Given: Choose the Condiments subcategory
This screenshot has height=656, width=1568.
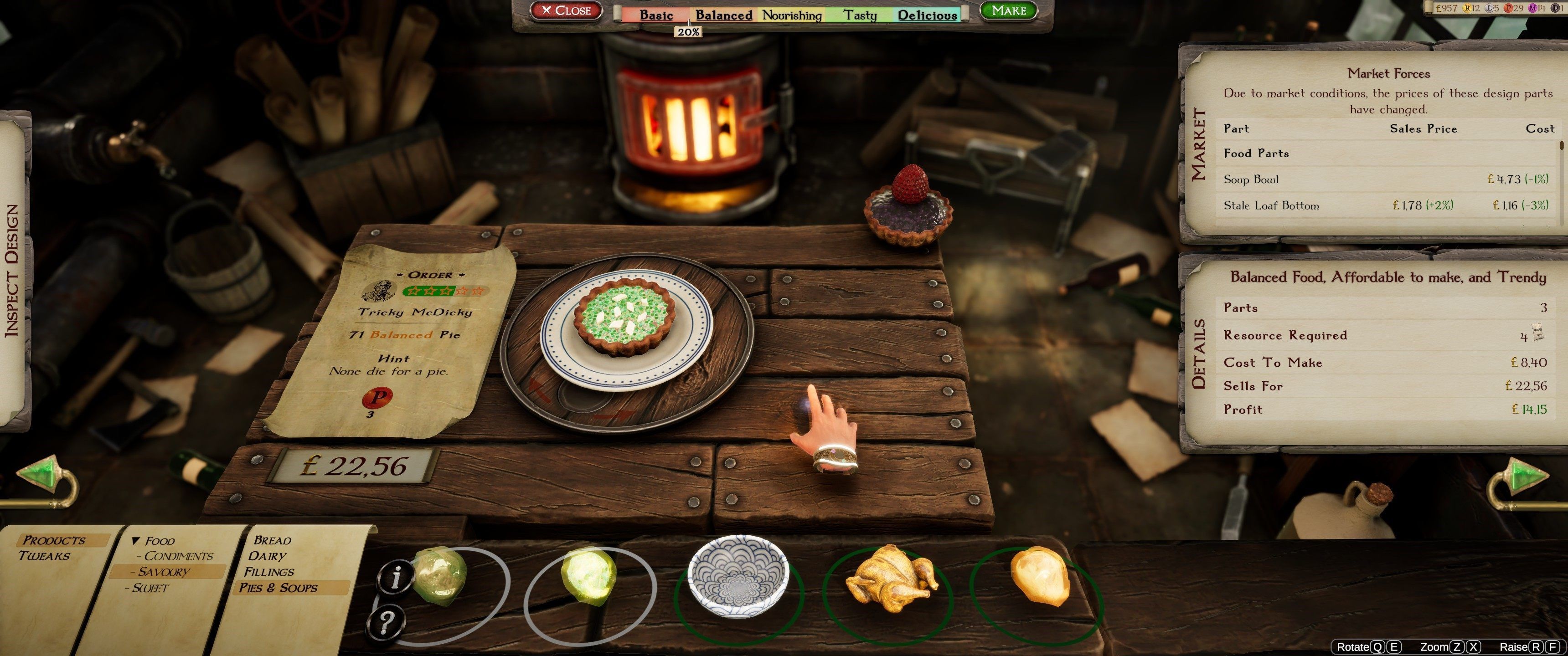Looking at the screenshot, I should [x=178, y=556].
